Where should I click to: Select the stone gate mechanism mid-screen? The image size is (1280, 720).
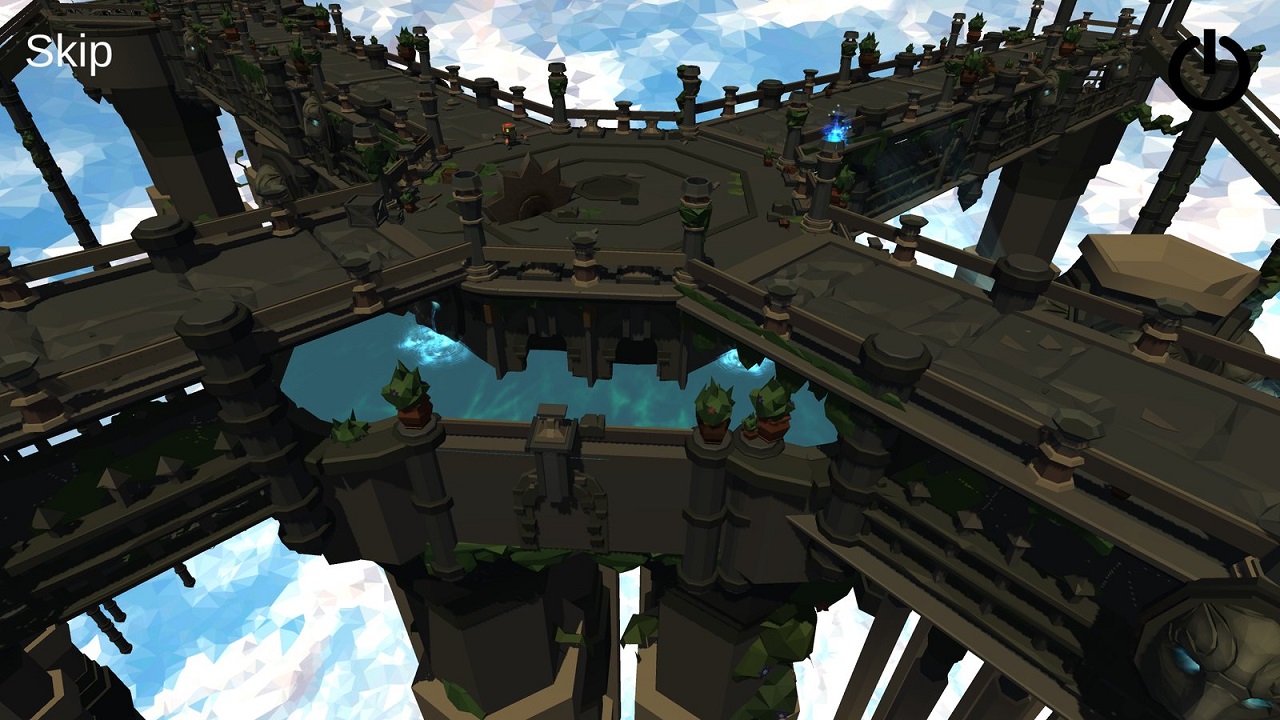click(553, 430)
